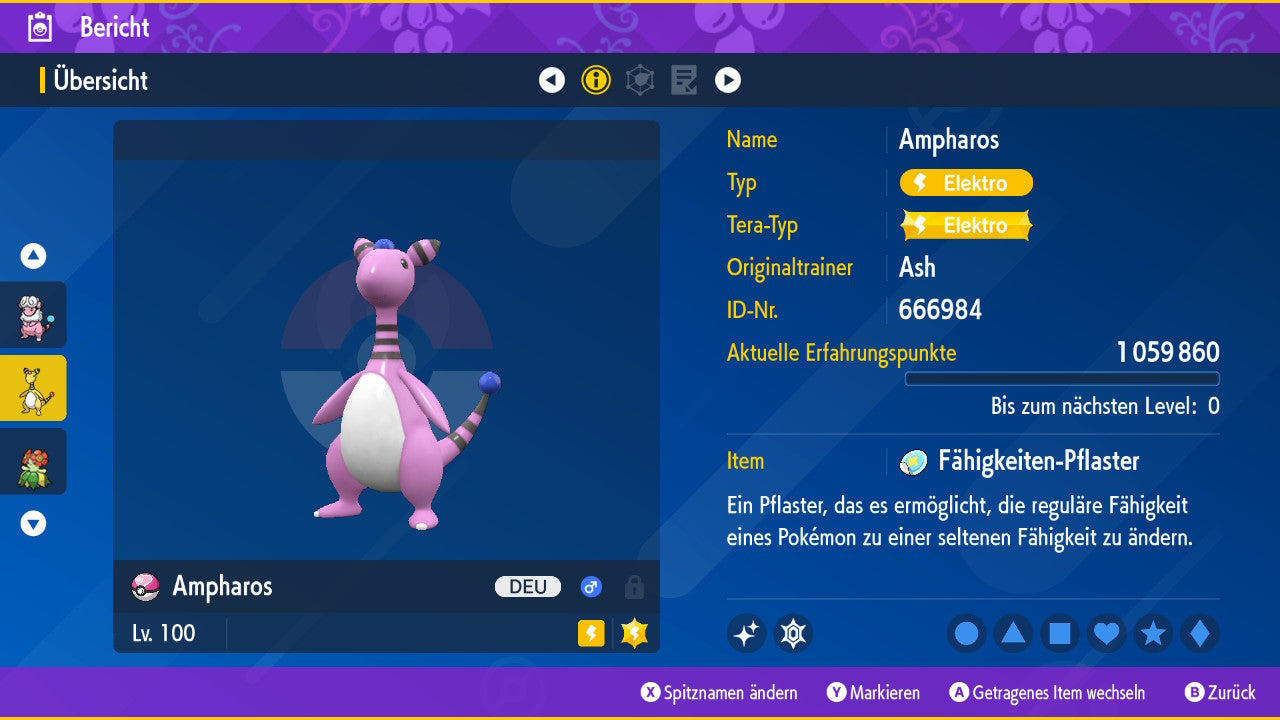Advance to the next summary page arrow
Screen dimensions: 1280x720
pyautogui.click(x=728, y=80)
